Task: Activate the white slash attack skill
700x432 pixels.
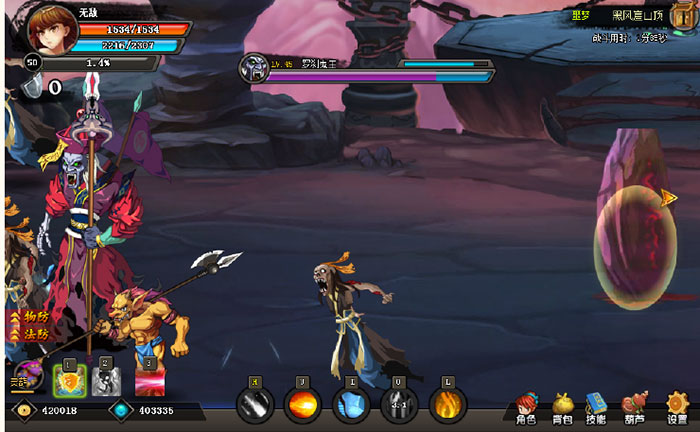Action: click(254, 404)
